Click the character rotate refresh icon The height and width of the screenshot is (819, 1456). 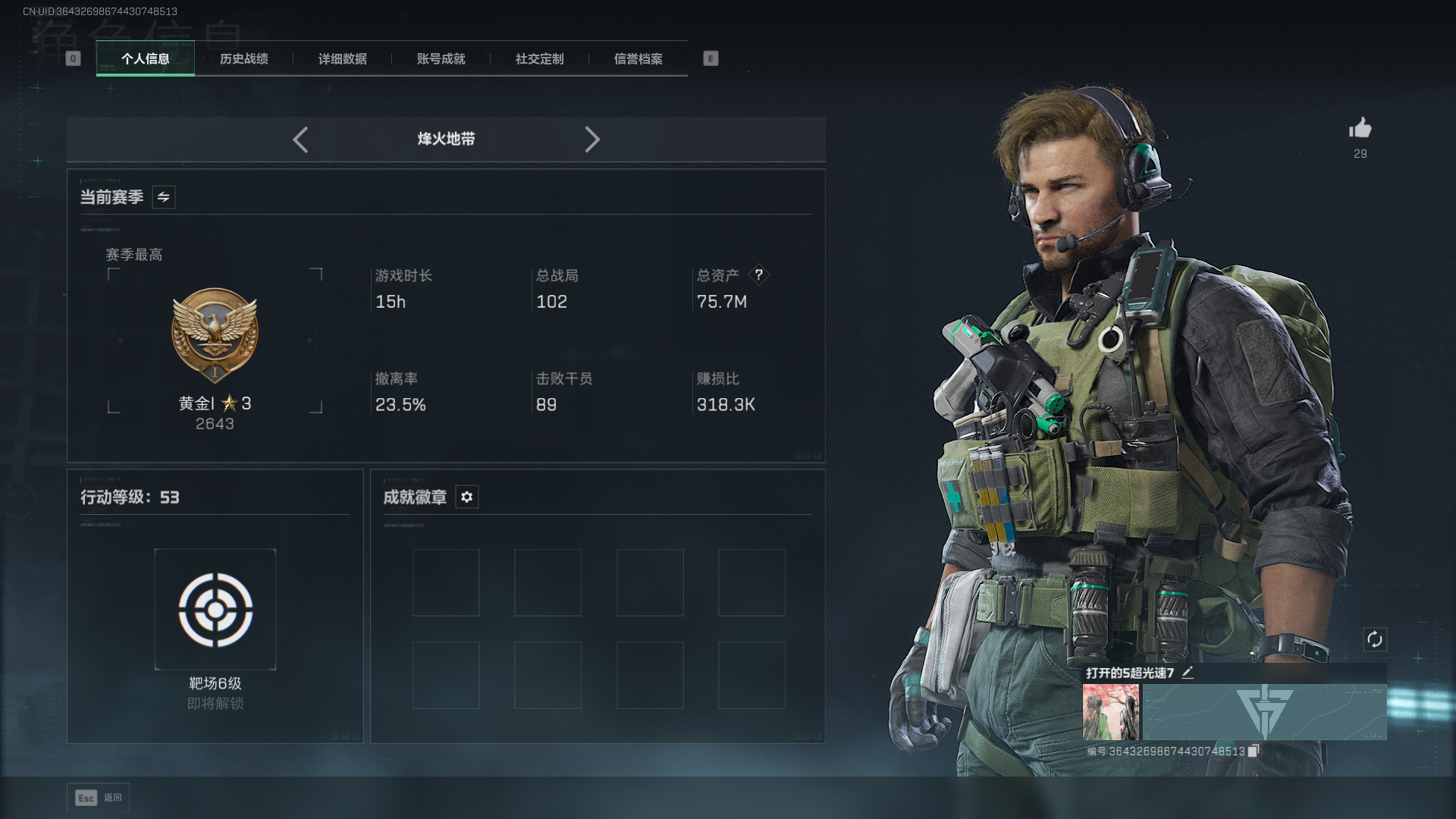click(1374, 639)
